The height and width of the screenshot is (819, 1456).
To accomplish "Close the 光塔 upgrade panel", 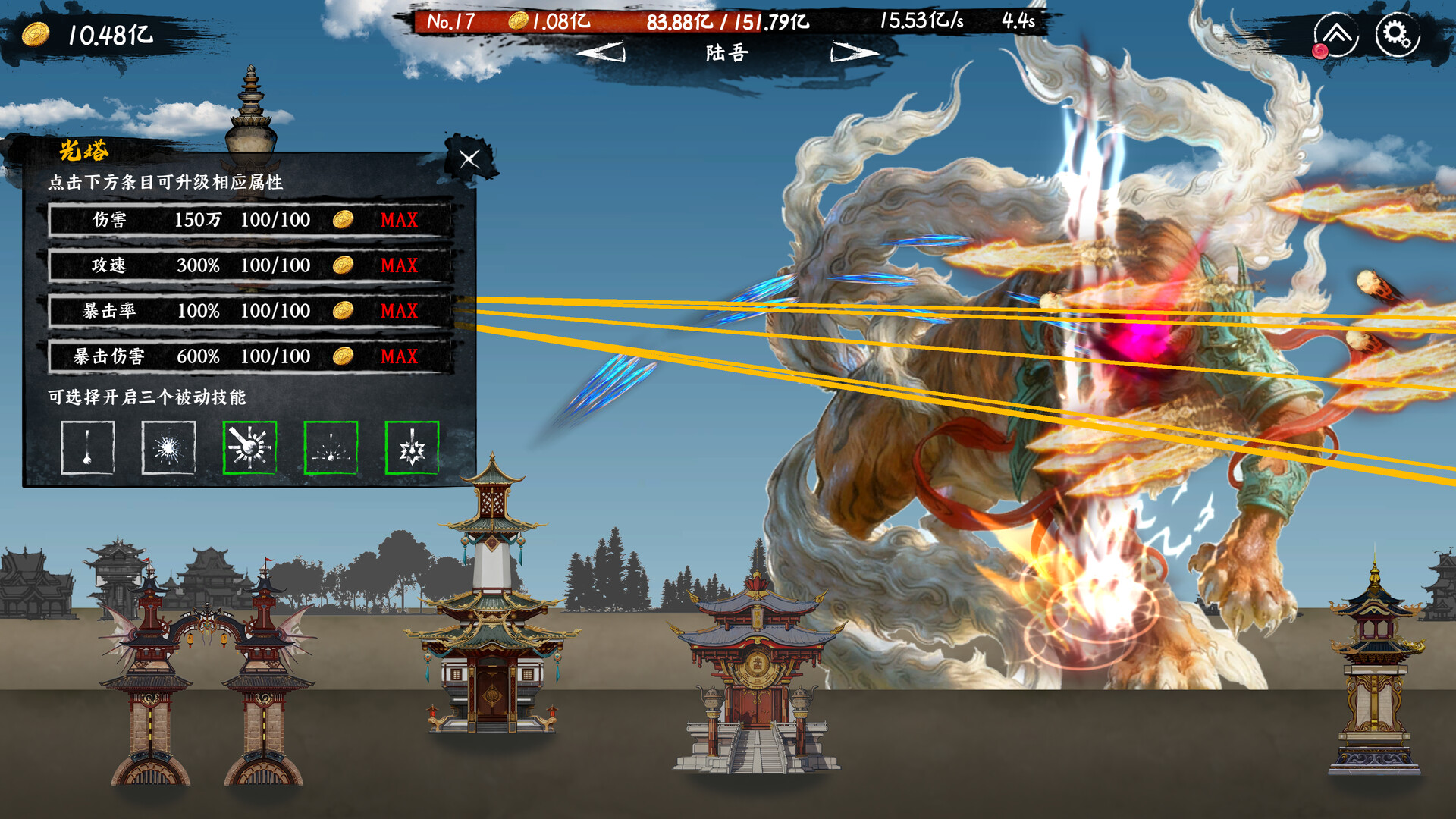I will click(x=469, y=160).
